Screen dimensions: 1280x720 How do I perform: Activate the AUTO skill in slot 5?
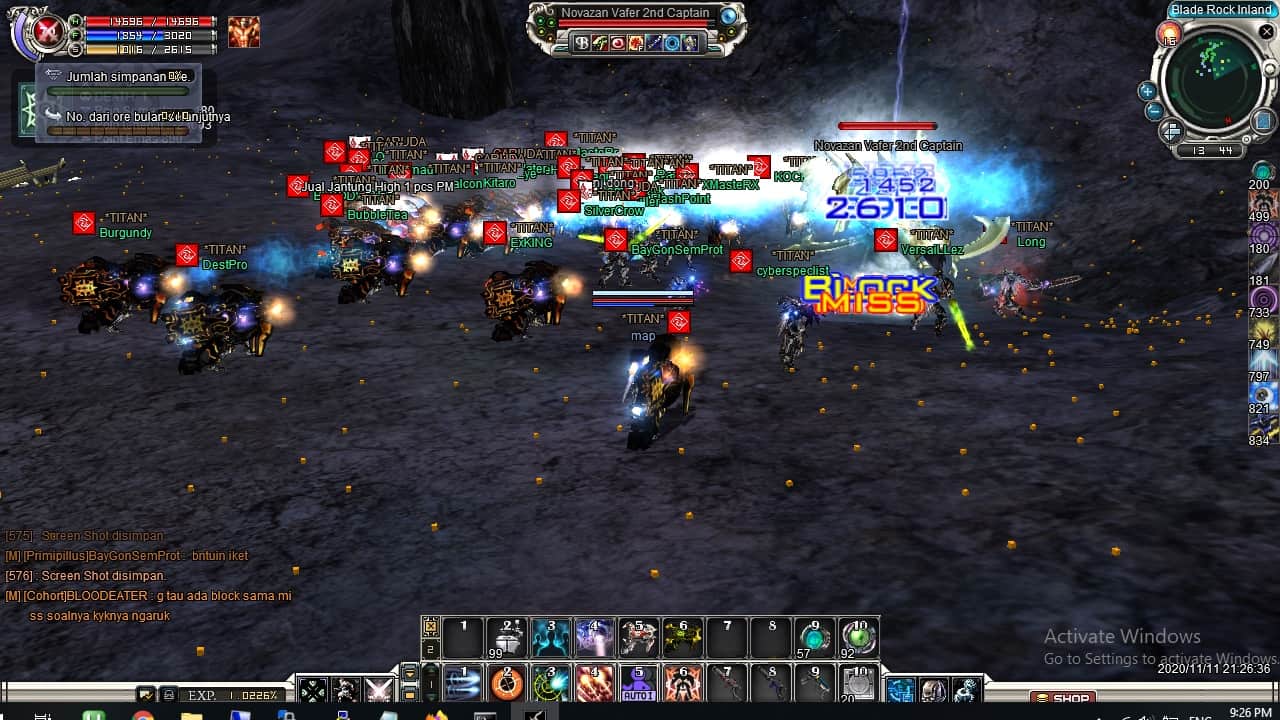[x=639, y=683]
